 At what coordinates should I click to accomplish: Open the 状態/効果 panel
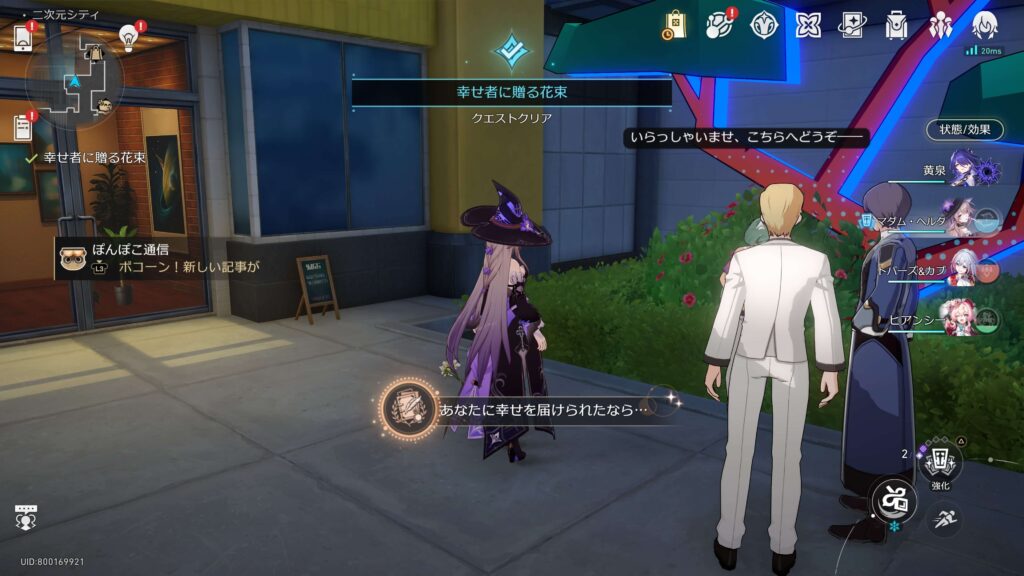[x=964, y=130]
